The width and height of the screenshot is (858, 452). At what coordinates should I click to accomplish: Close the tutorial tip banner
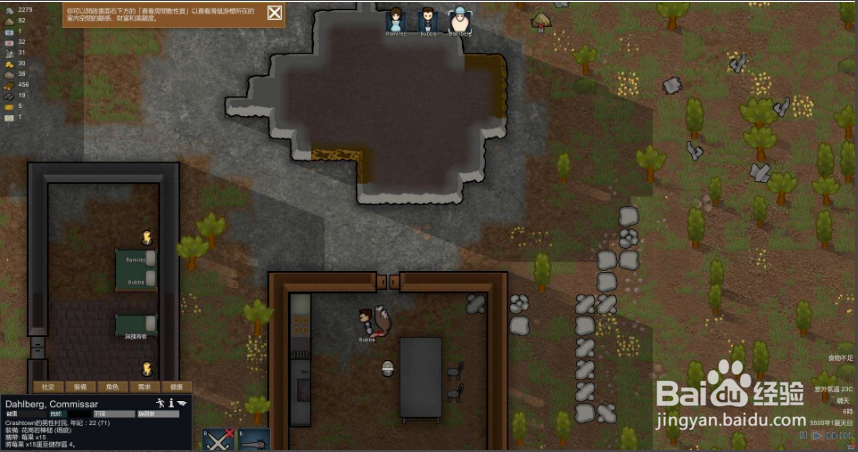click(x=274, y=14)
